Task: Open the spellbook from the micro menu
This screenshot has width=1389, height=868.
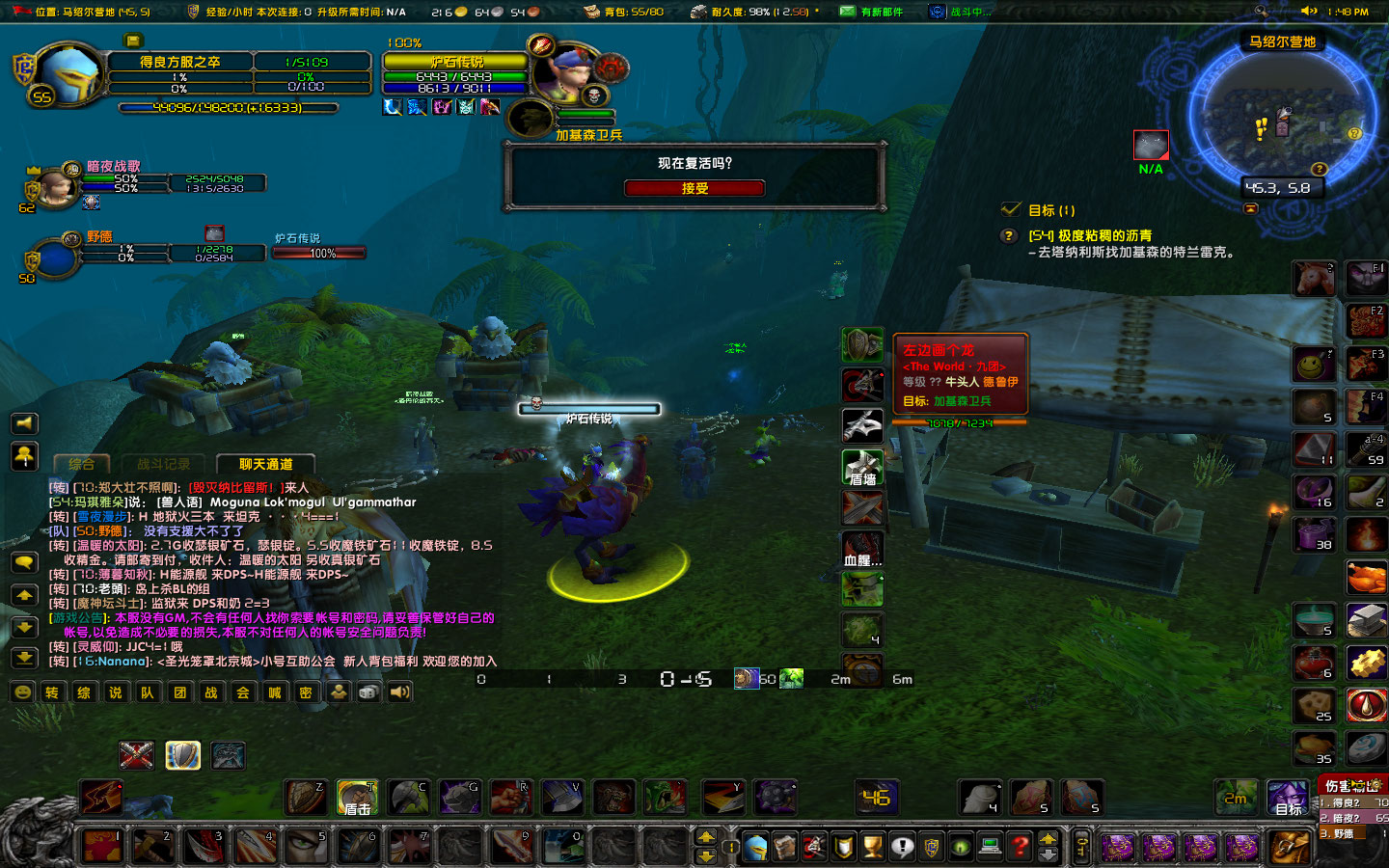Action: 785,846
